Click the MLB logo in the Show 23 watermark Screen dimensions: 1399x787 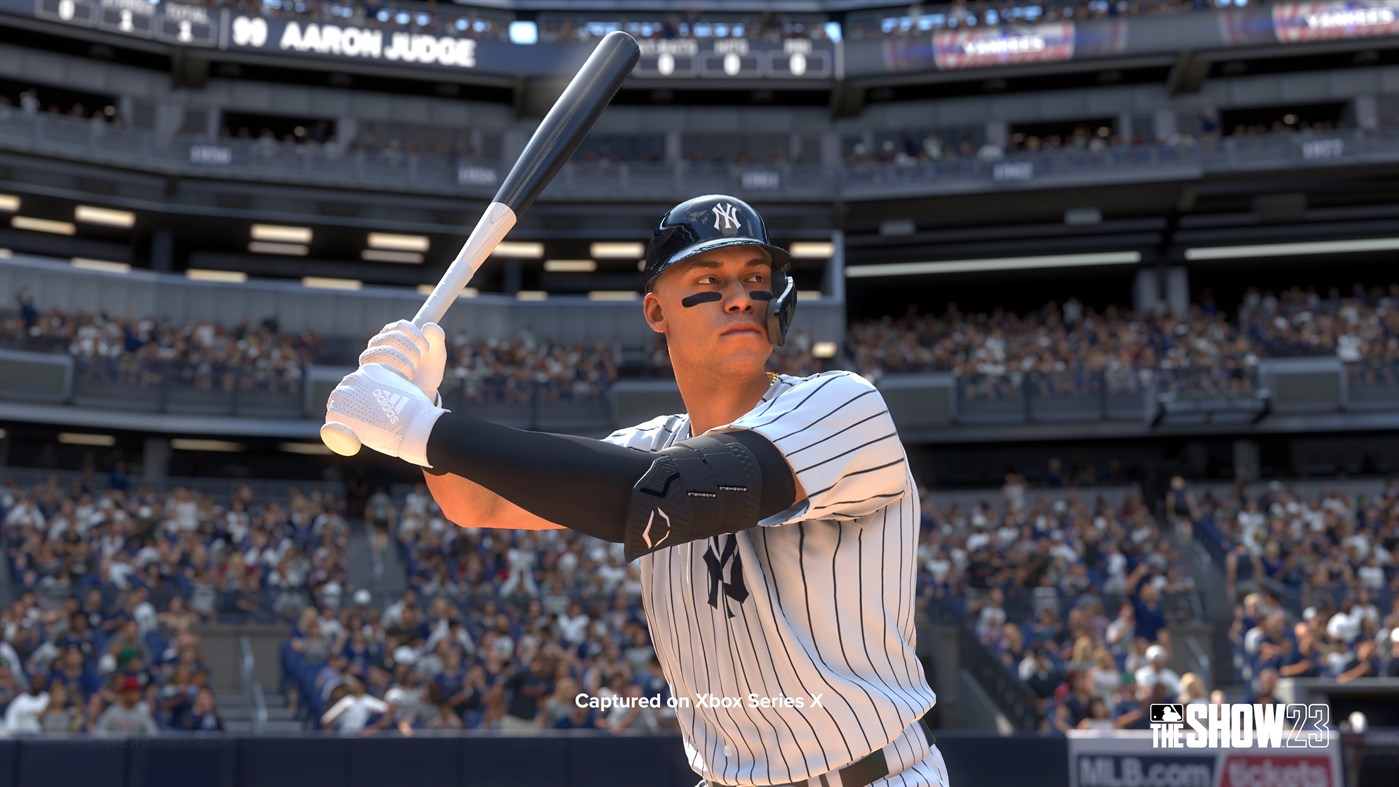[x=1166, y=713]
